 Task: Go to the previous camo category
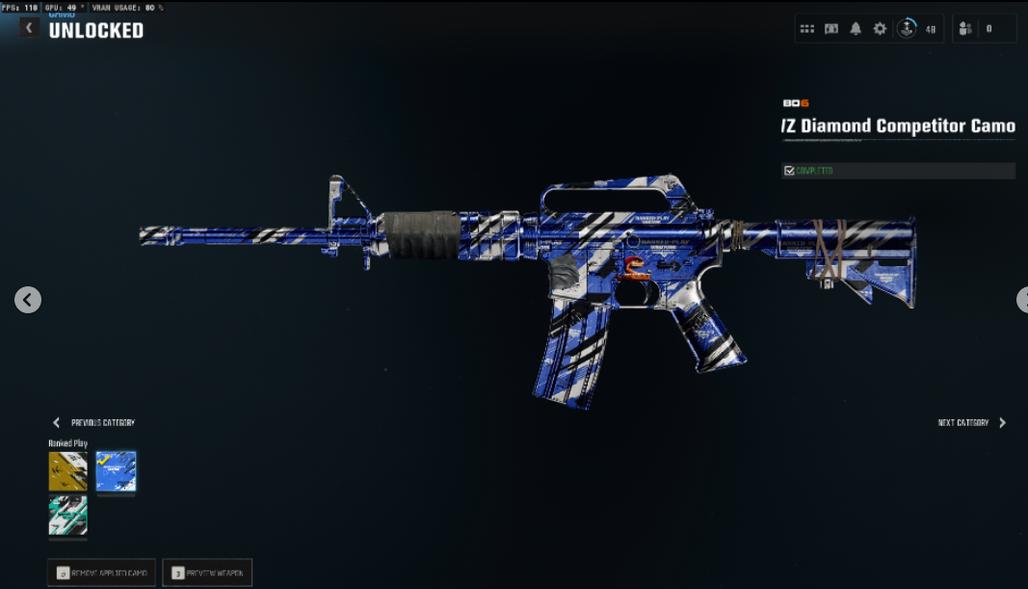(93, 423)
